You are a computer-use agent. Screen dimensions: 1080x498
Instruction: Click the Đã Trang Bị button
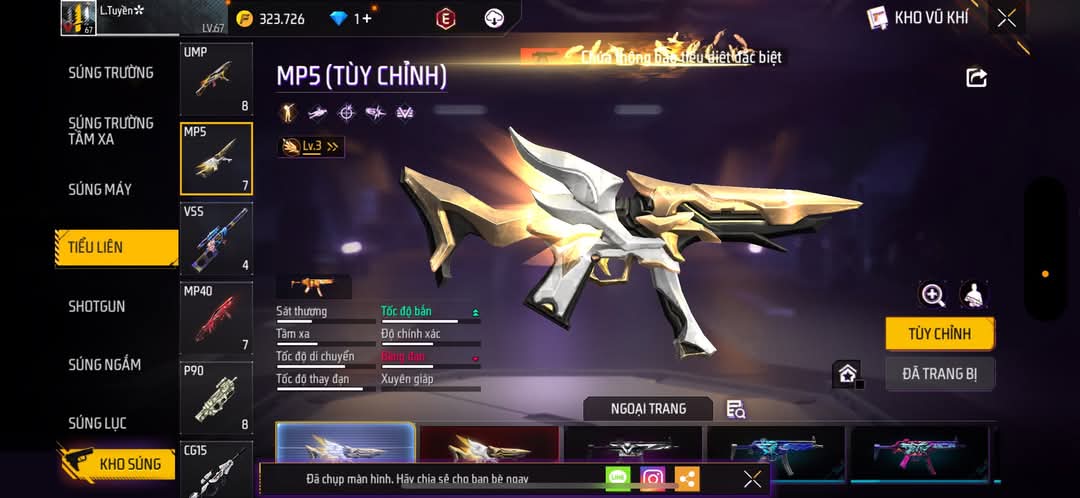939,374
